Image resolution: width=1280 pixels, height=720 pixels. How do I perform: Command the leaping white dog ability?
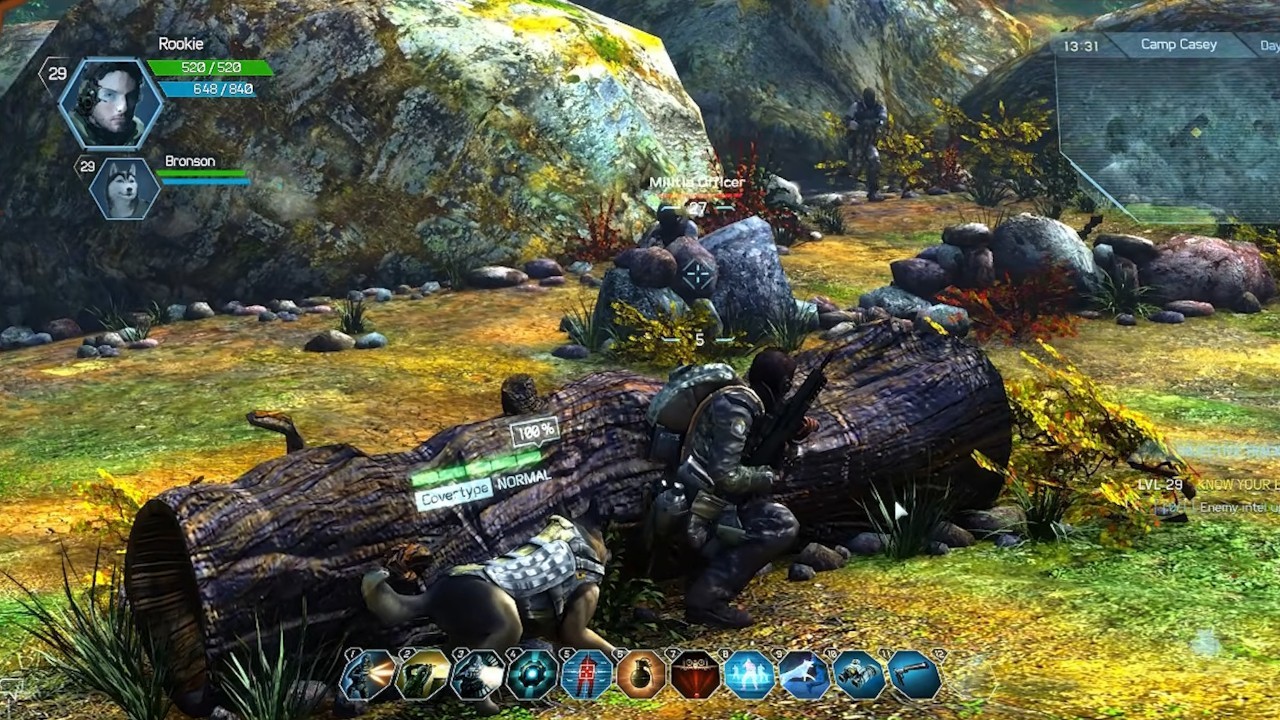coord(805,674)
